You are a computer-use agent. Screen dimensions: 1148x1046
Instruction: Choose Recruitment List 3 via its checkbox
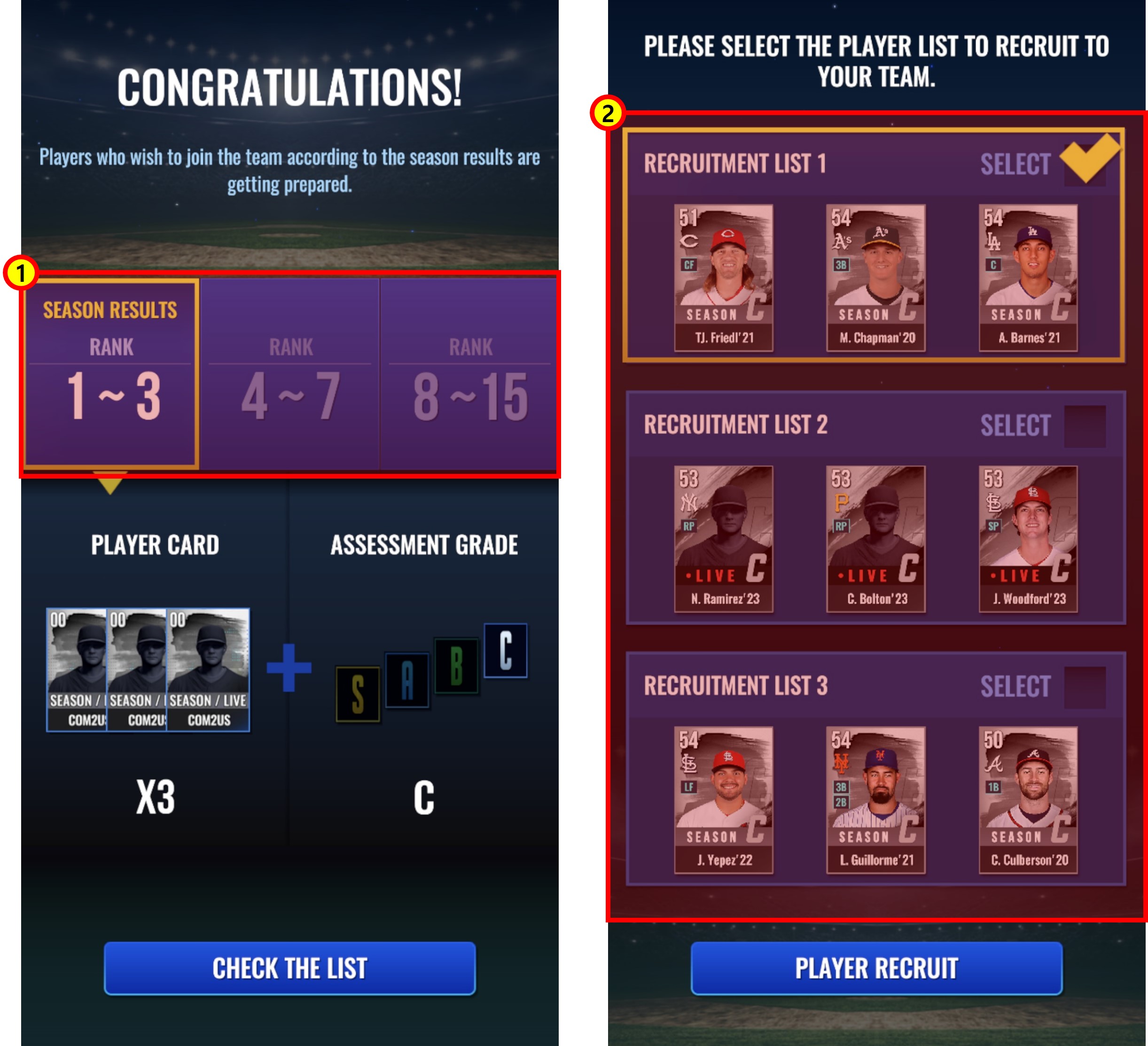click(1084, 688)
